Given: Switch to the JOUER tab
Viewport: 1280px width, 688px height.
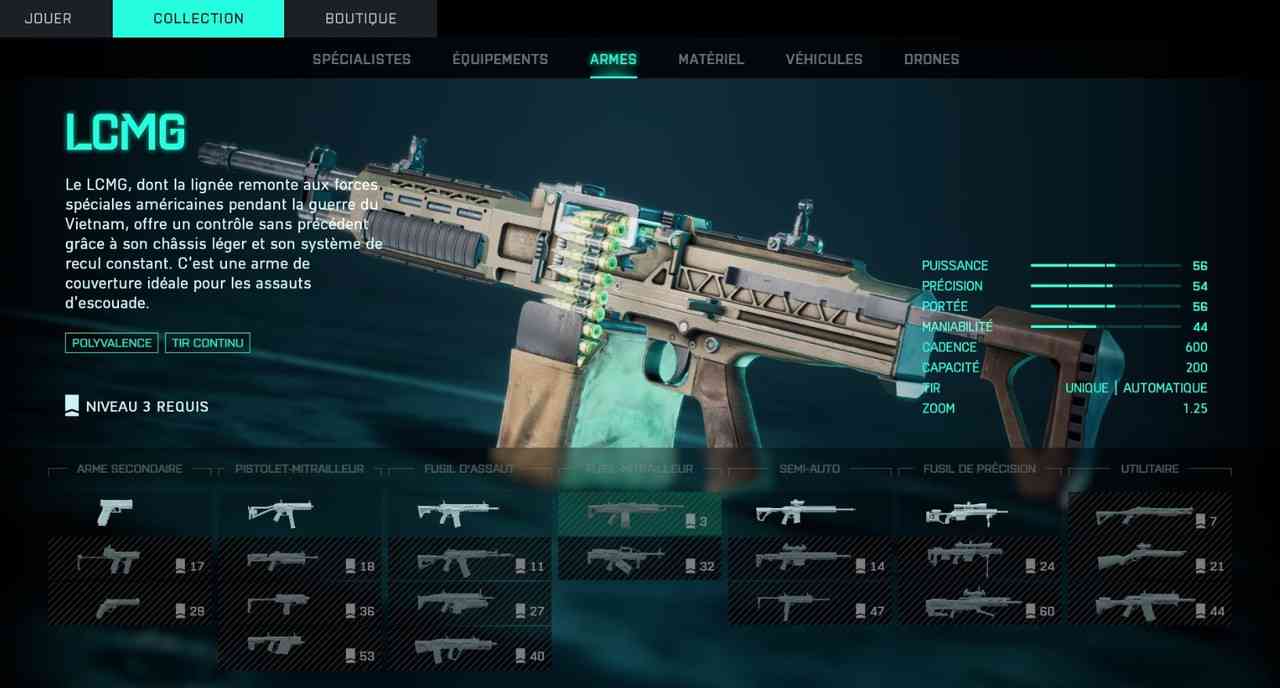Looking at the screenshot, I should pyautogui.click(x=48, y=18).
